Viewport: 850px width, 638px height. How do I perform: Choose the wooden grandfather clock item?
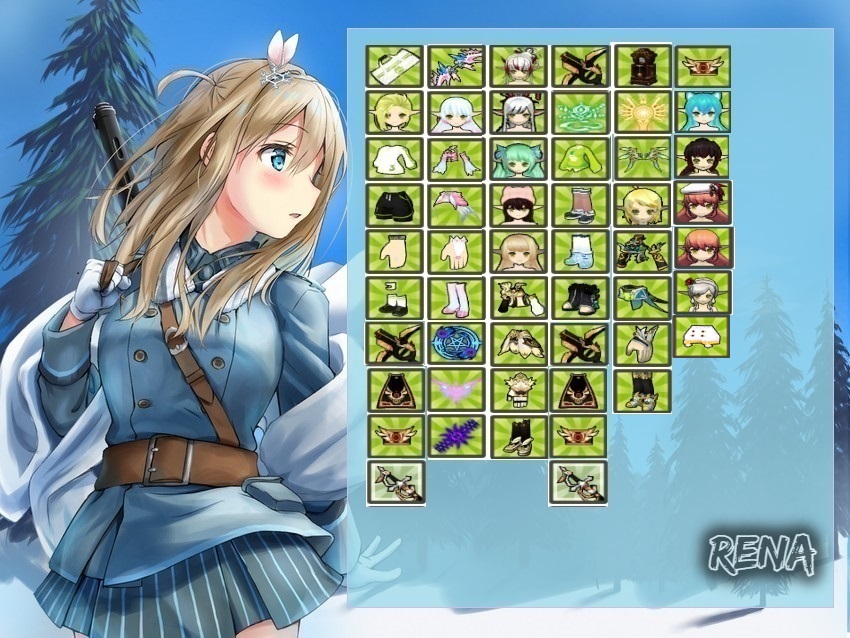(642, 65)
